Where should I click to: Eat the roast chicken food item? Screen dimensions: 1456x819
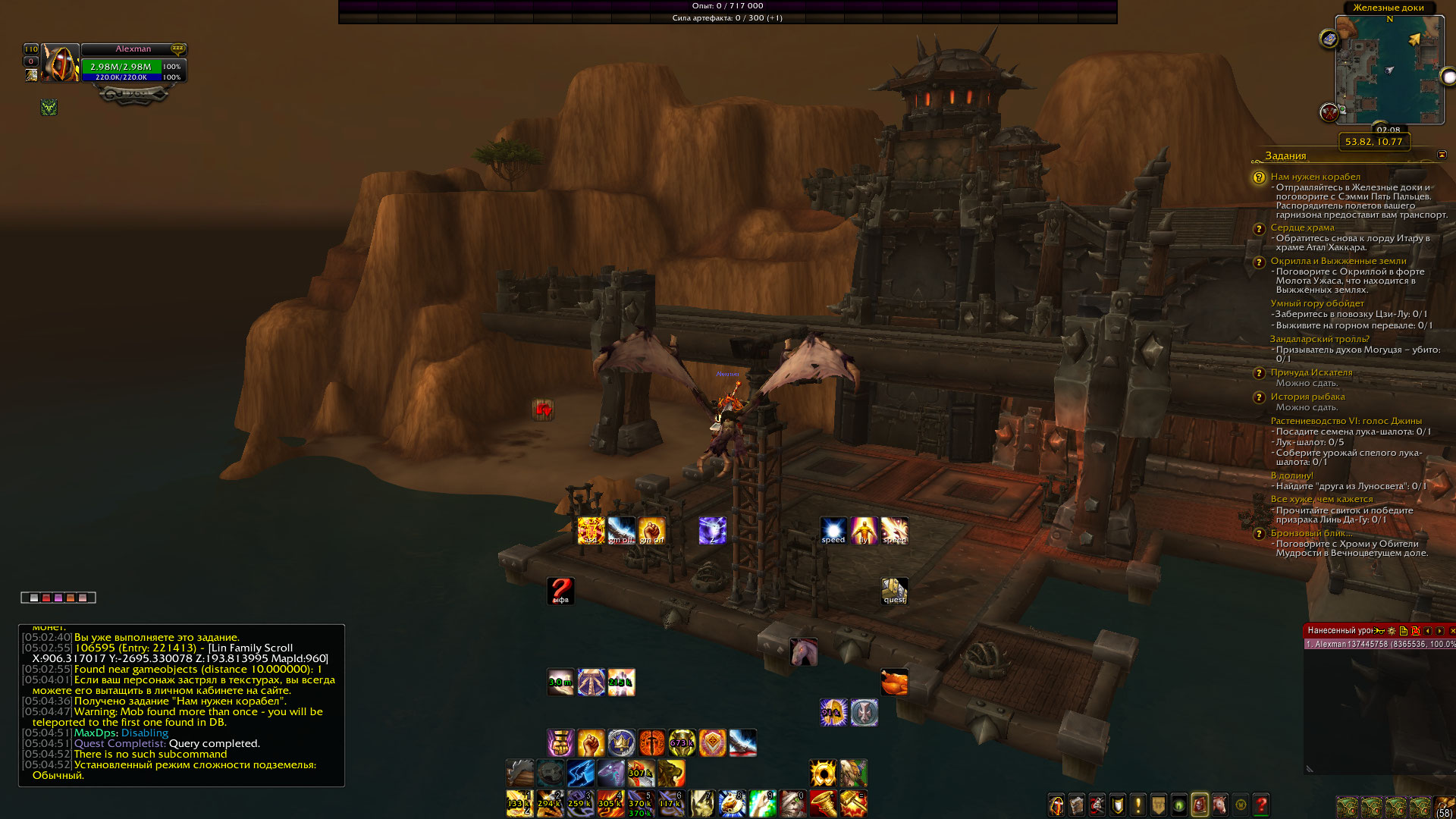tap(894, 682)
